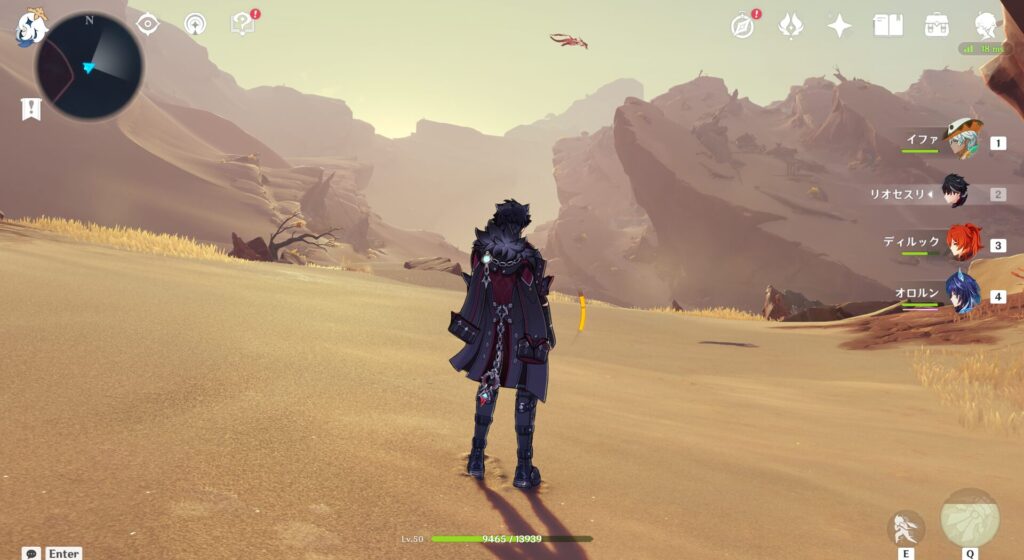Open the character screen silhouette icon

pyautogui.click(x=986, y=26)
